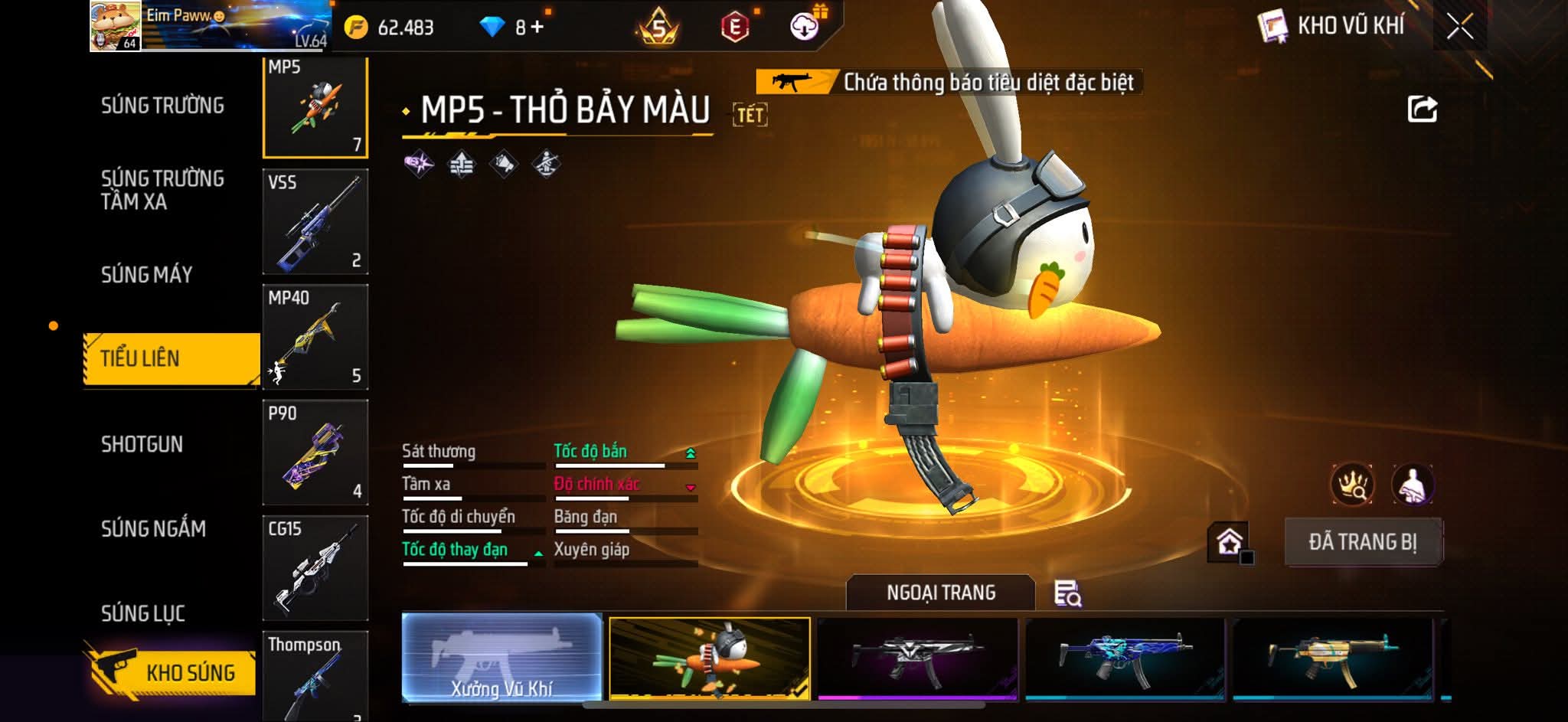
Task: Click the Đã Trang Bị equipped button
Action: coord(1363,542)
